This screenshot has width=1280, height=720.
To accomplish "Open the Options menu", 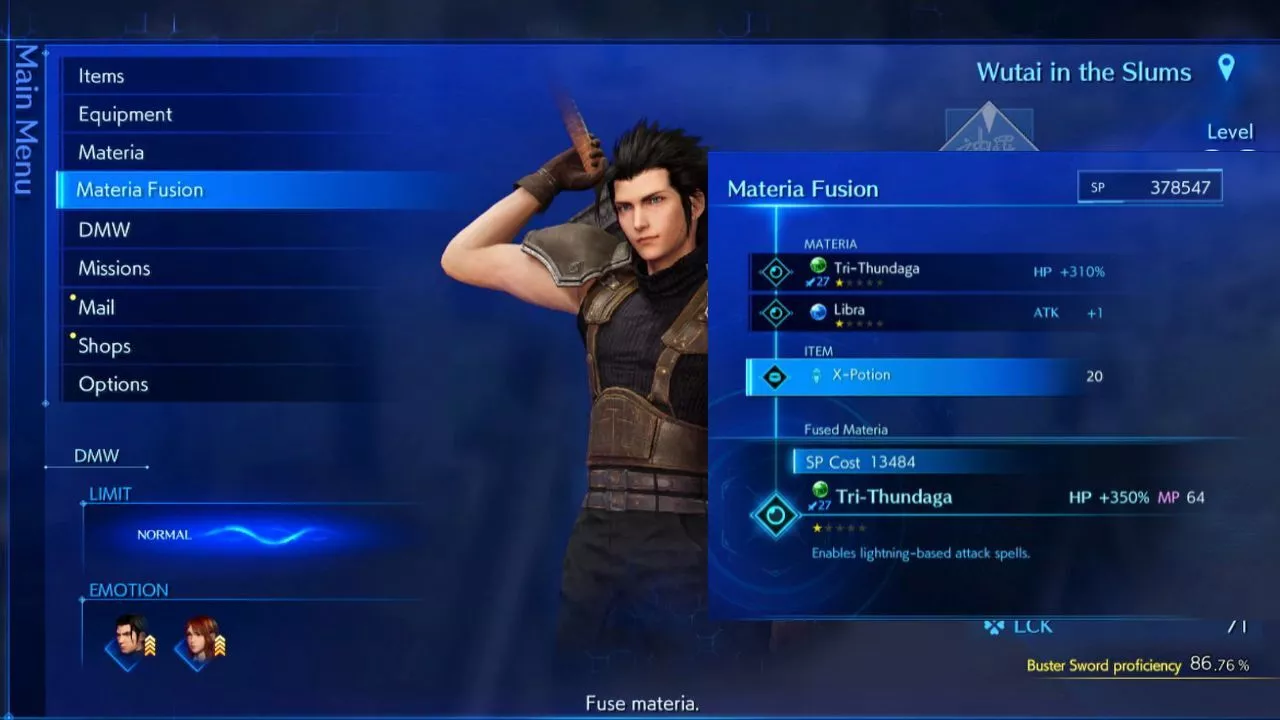I will click(x=113, y=384).
